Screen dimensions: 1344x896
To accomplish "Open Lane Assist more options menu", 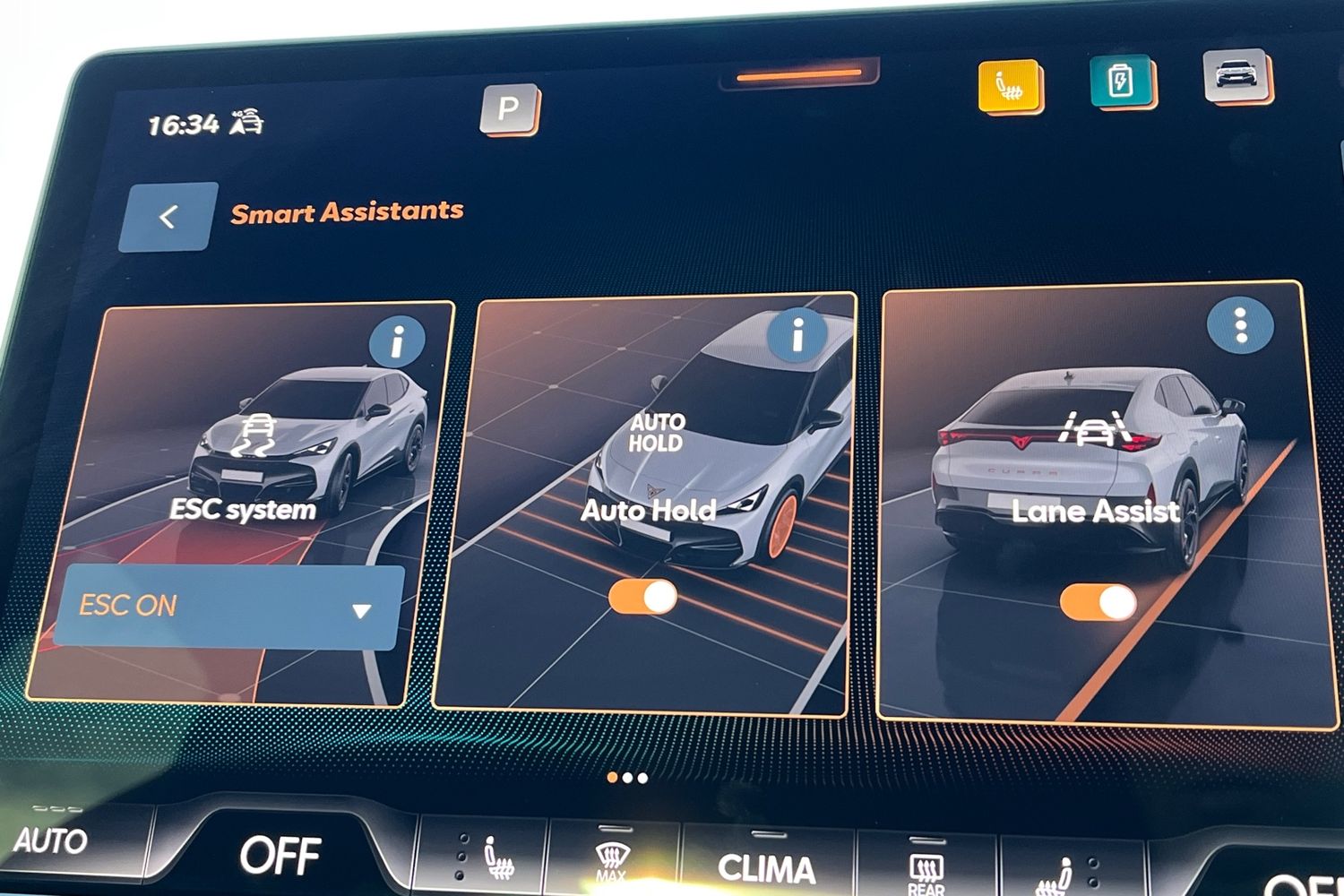I will (1240, 325).
